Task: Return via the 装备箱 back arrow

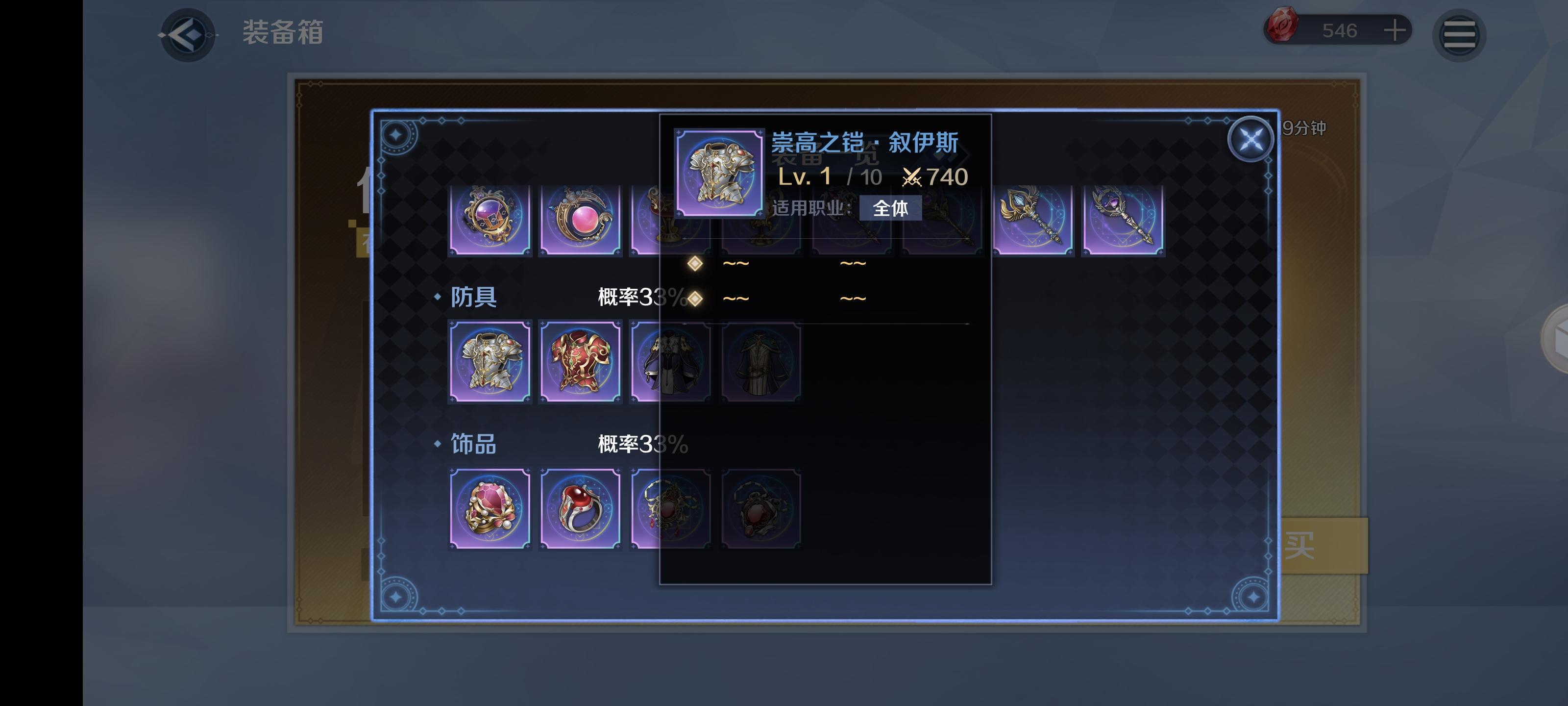Action: pos(188,35)
